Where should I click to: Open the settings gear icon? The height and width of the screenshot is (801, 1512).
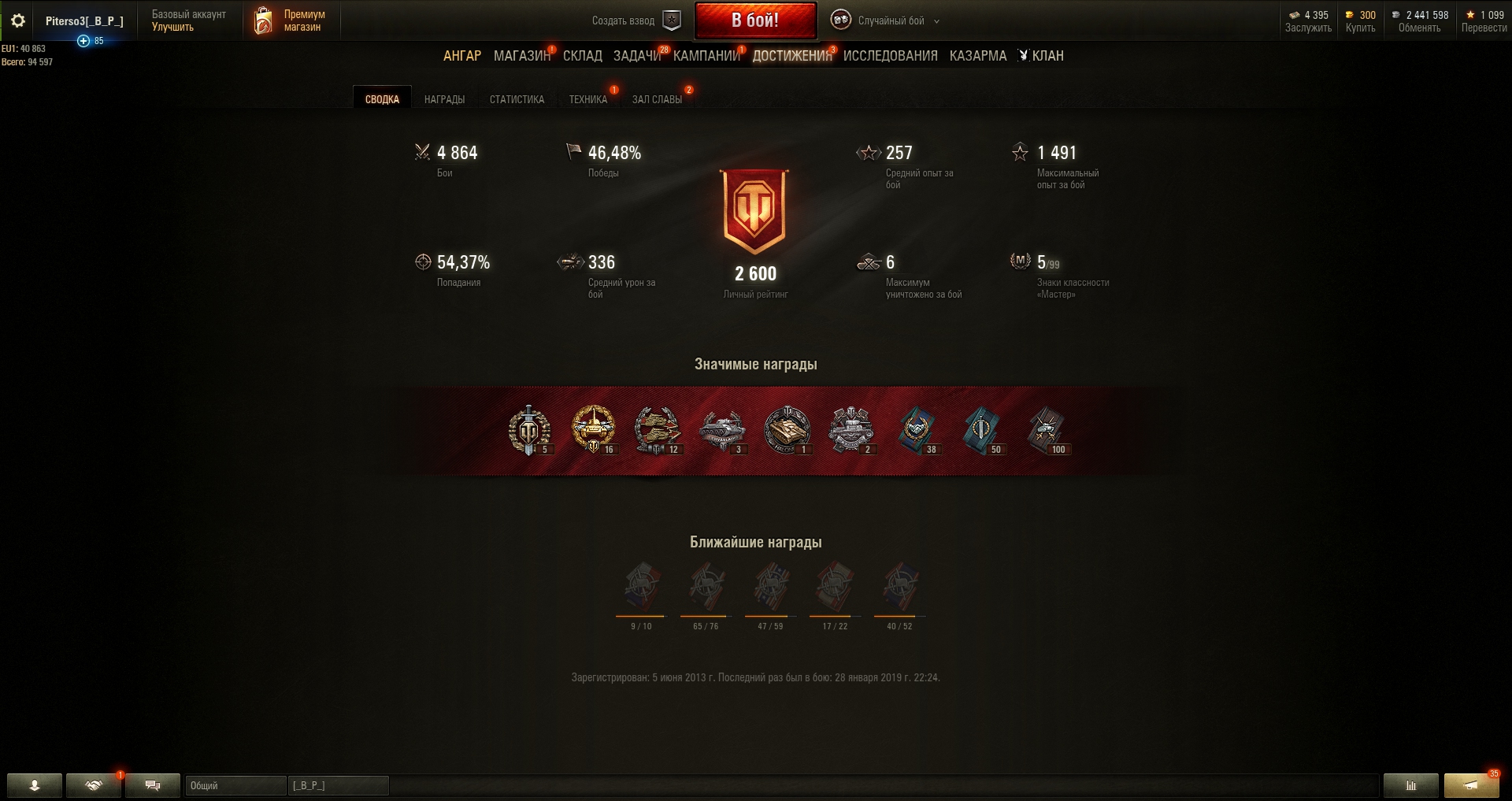click(17, 20)
